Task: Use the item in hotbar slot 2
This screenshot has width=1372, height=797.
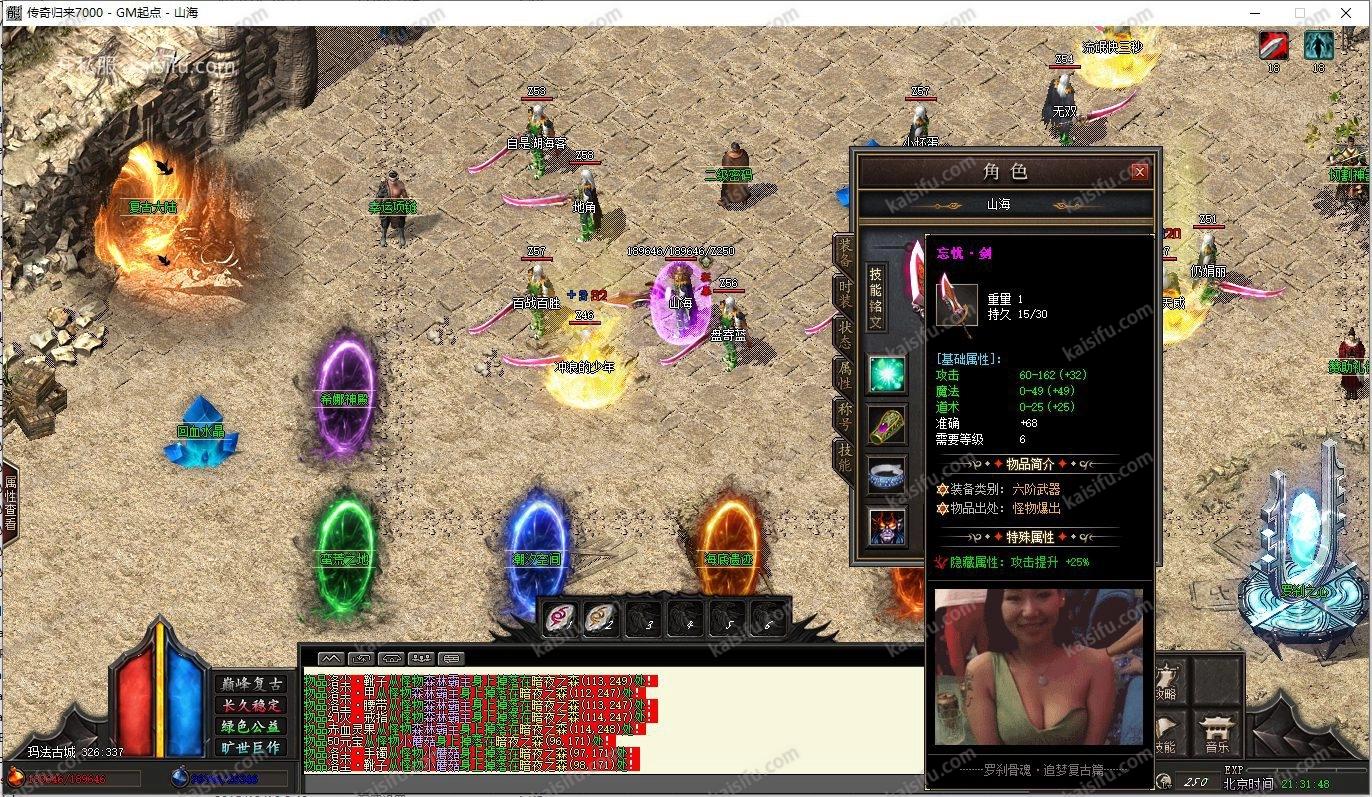Action: (x=600, y=620)
